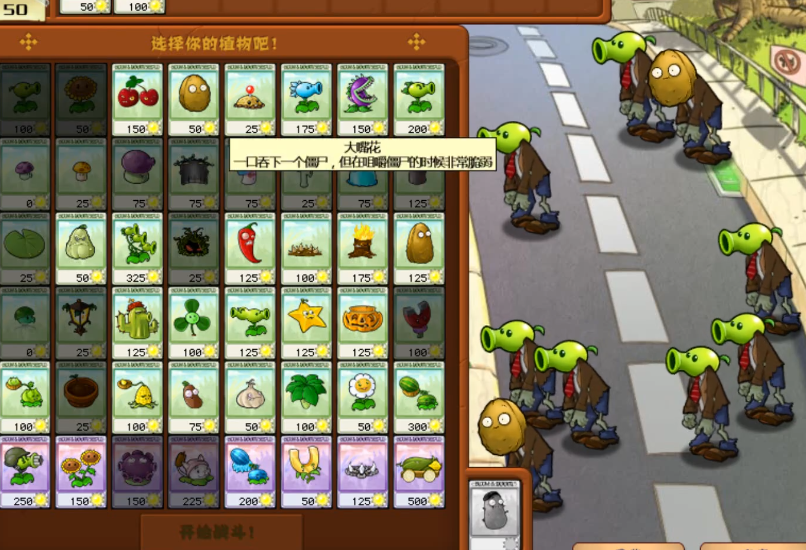Choose the red Jalapeno card
This screenshot has height=550, width=806.
tap(250, 246)
